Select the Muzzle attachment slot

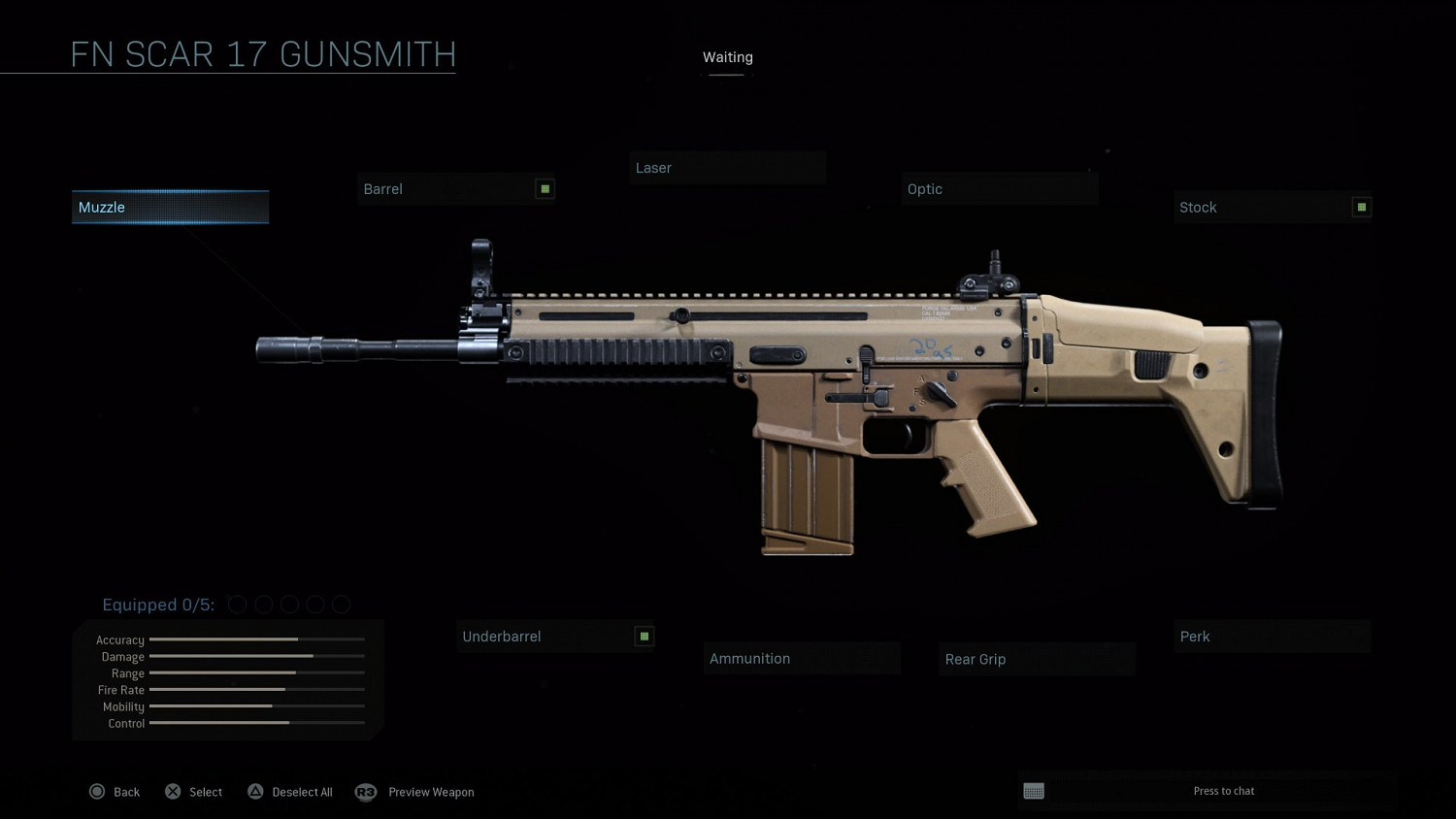pos(170,208)
